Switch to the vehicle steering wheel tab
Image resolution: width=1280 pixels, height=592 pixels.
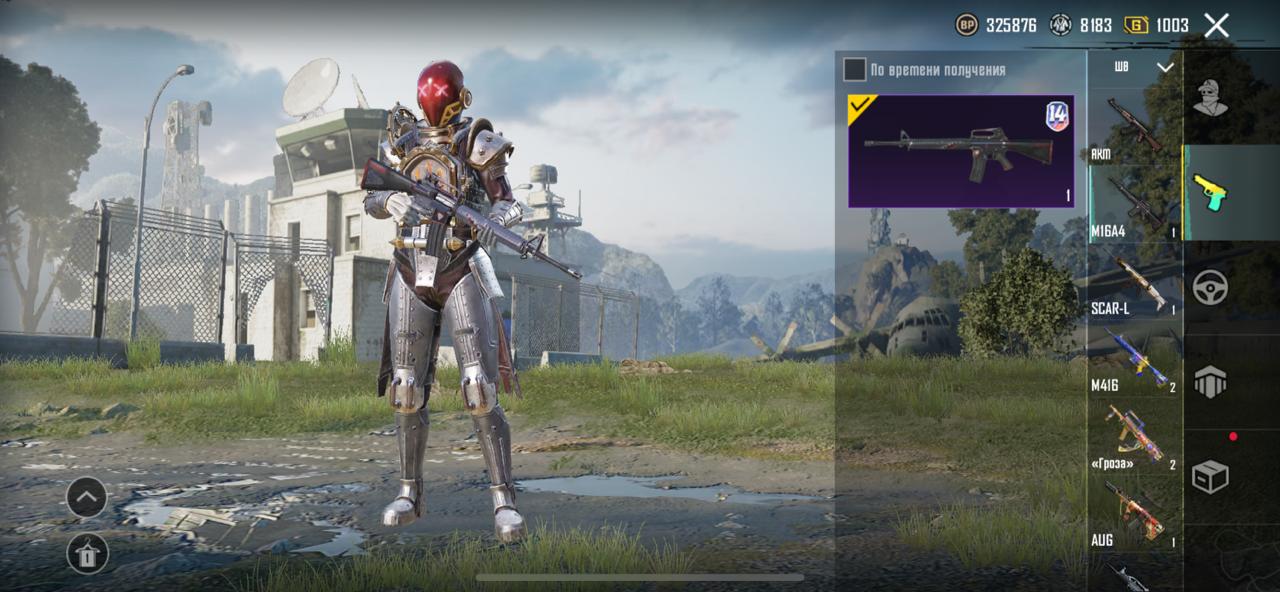(x=1210, y=287)
